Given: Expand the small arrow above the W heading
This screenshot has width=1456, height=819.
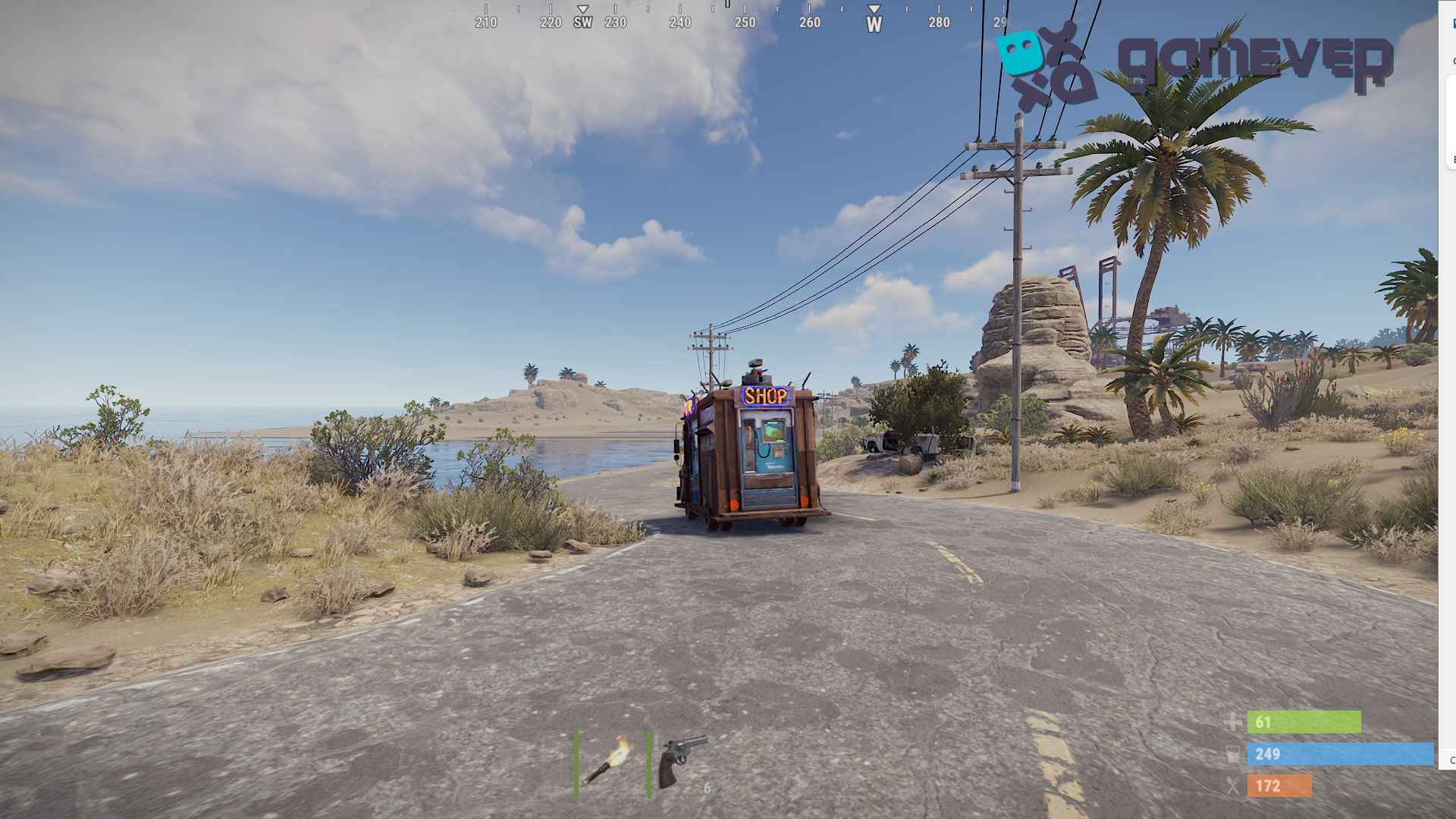Looking at the screenshot, I should coord(874,10).
